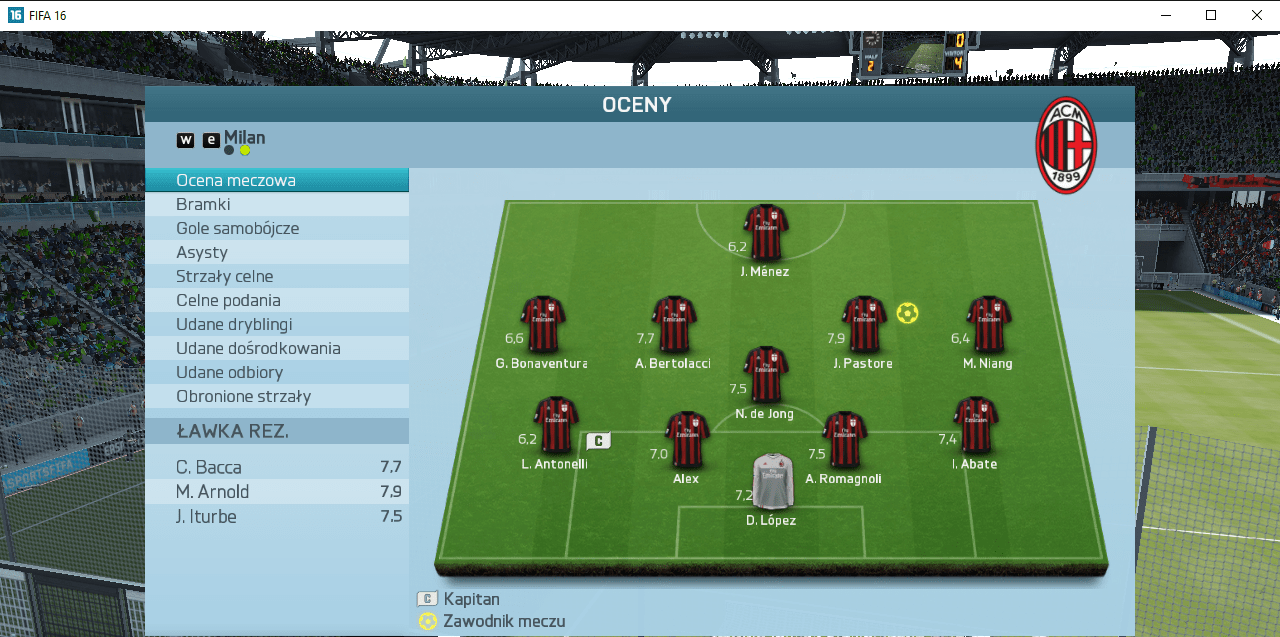
Task: Select goalkeeper D. López
Action: tap(772, 481)
